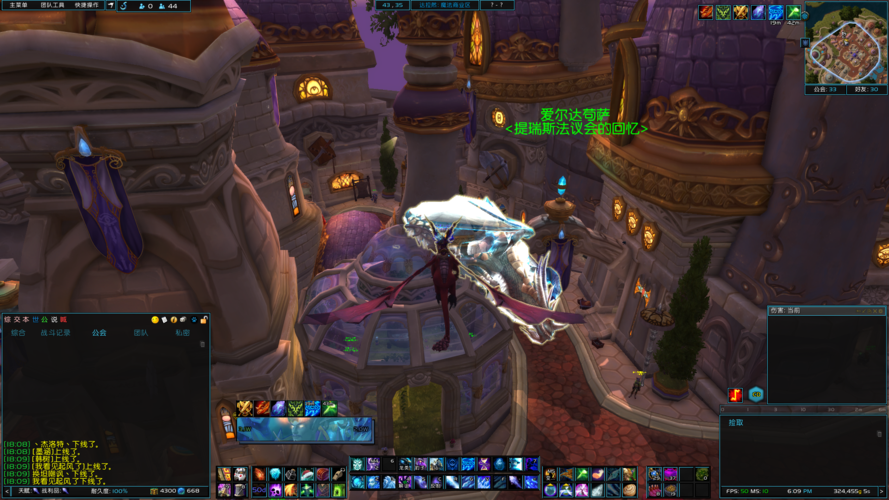
Task: Toggle the chat panel padlock icon
Action: [x=204, y=319]
